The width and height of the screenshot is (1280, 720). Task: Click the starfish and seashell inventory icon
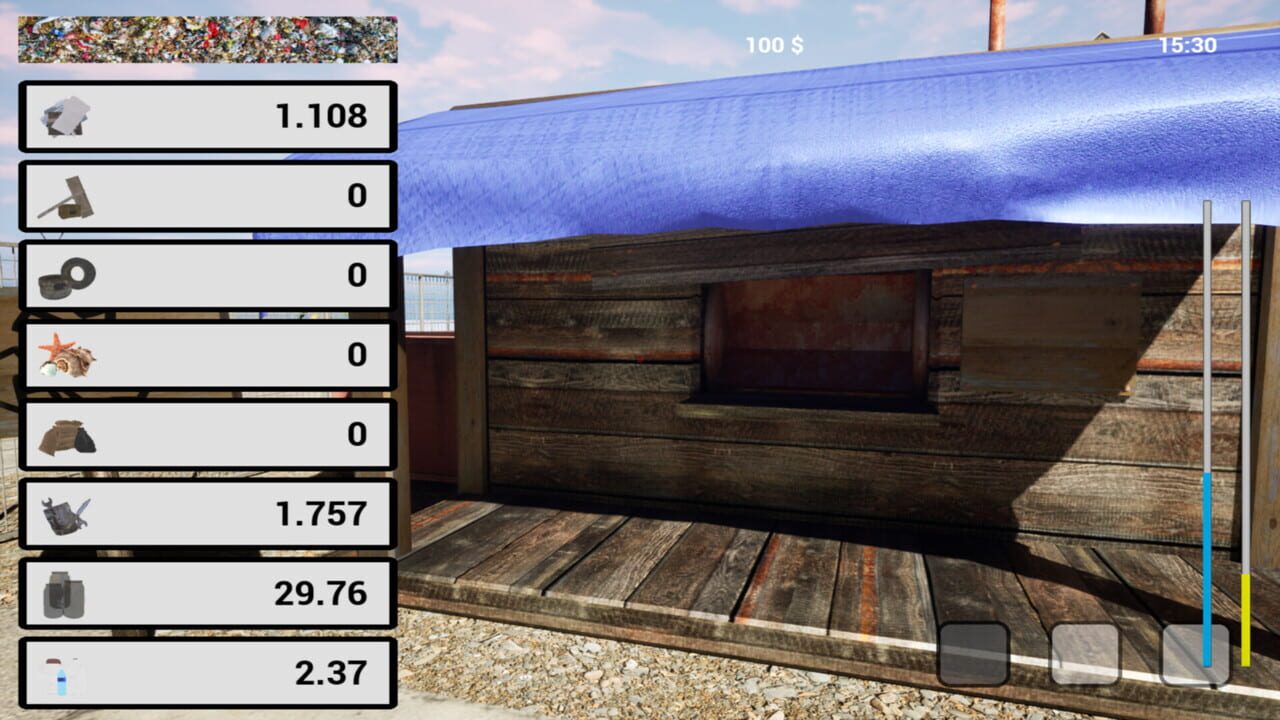click(64, 355)
